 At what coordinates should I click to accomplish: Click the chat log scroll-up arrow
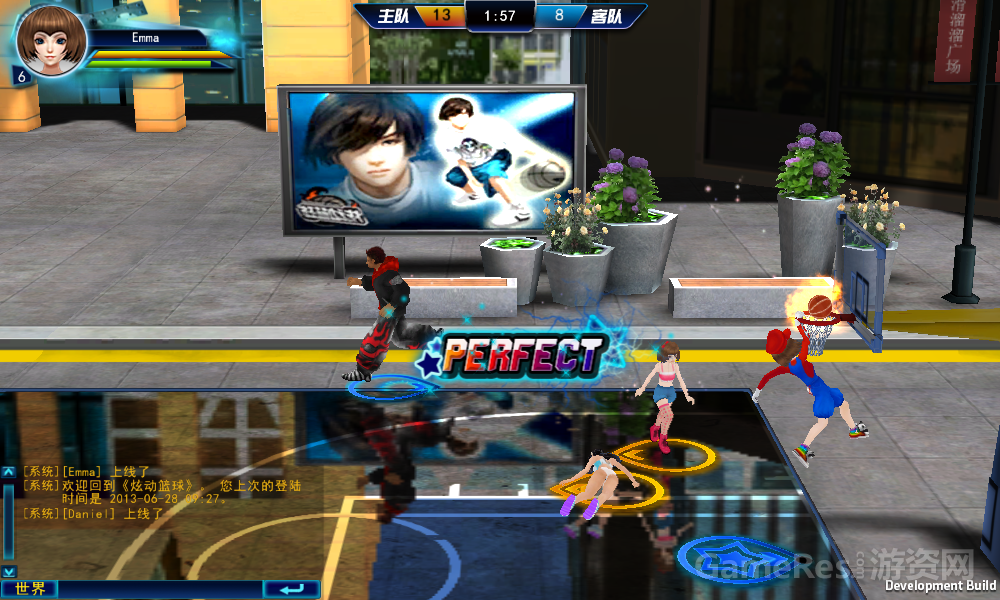(x=8, y=471)
